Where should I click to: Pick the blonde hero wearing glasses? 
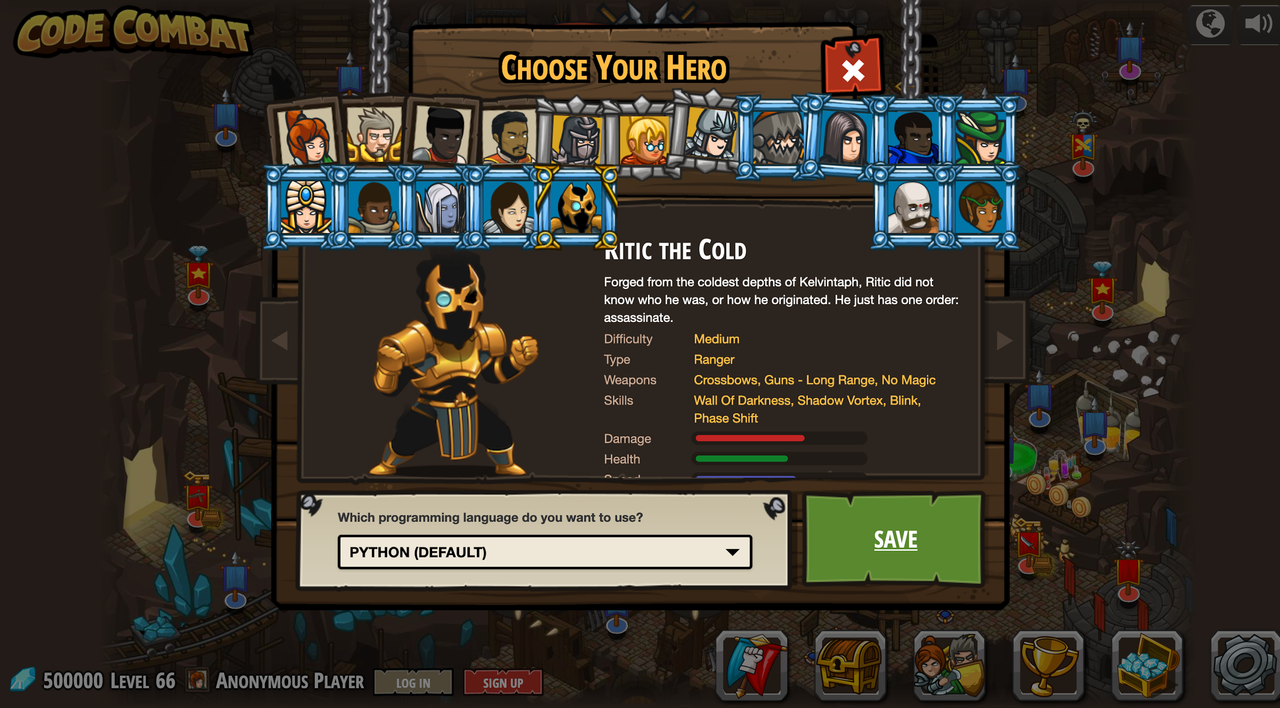coord(644,139)
